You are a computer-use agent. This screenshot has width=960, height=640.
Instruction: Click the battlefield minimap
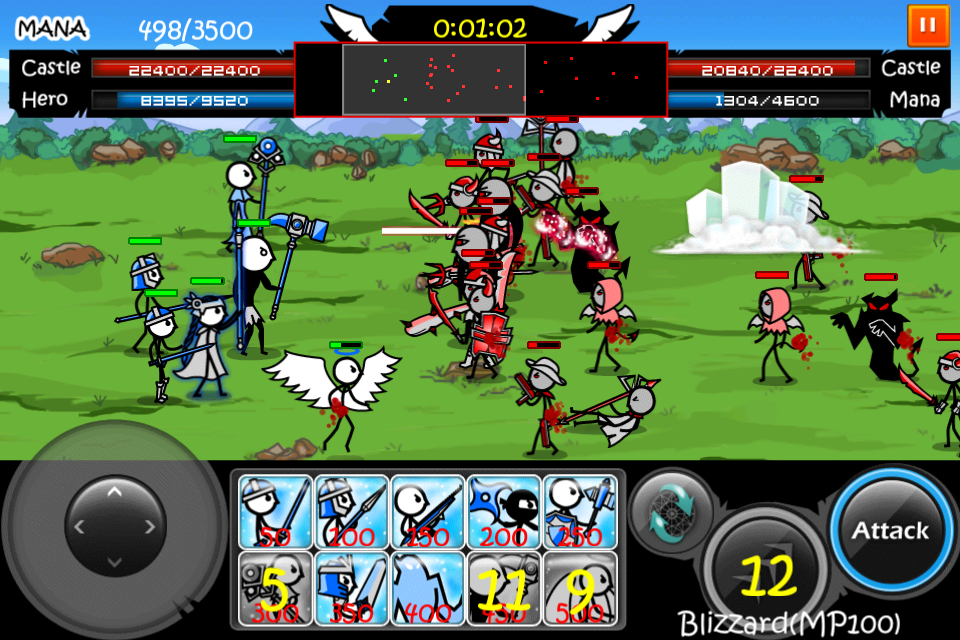(480, 79)
